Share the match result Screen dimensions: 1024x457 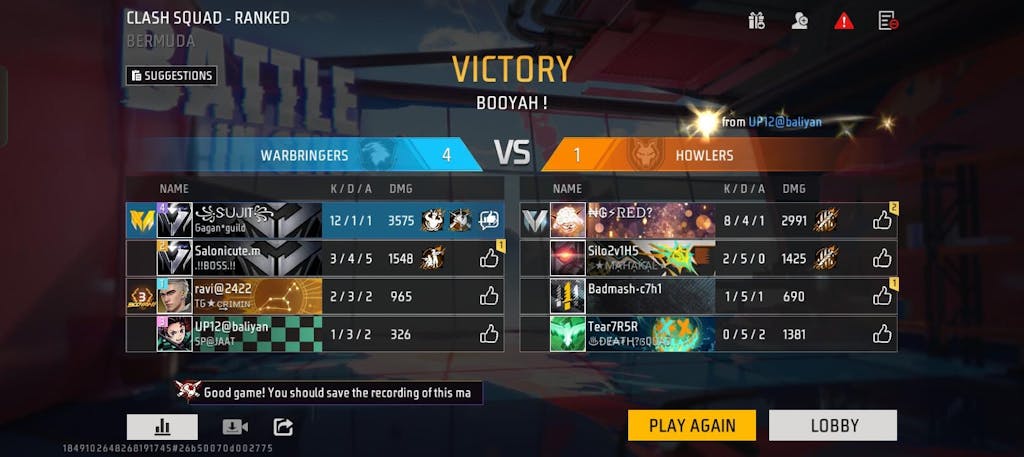(x=283, y=427)
